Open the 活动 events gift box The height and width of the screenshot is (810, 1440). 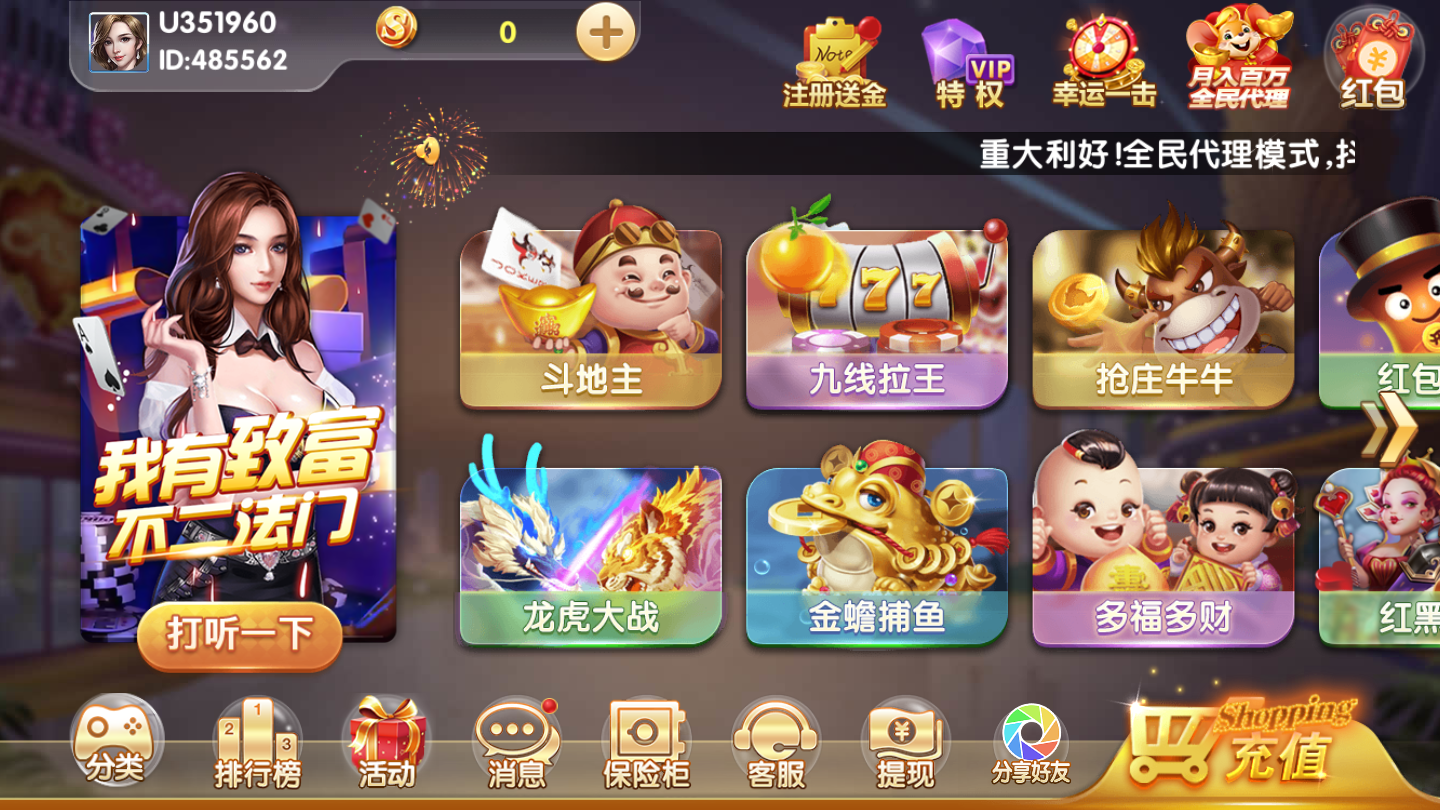coord(385,740)
